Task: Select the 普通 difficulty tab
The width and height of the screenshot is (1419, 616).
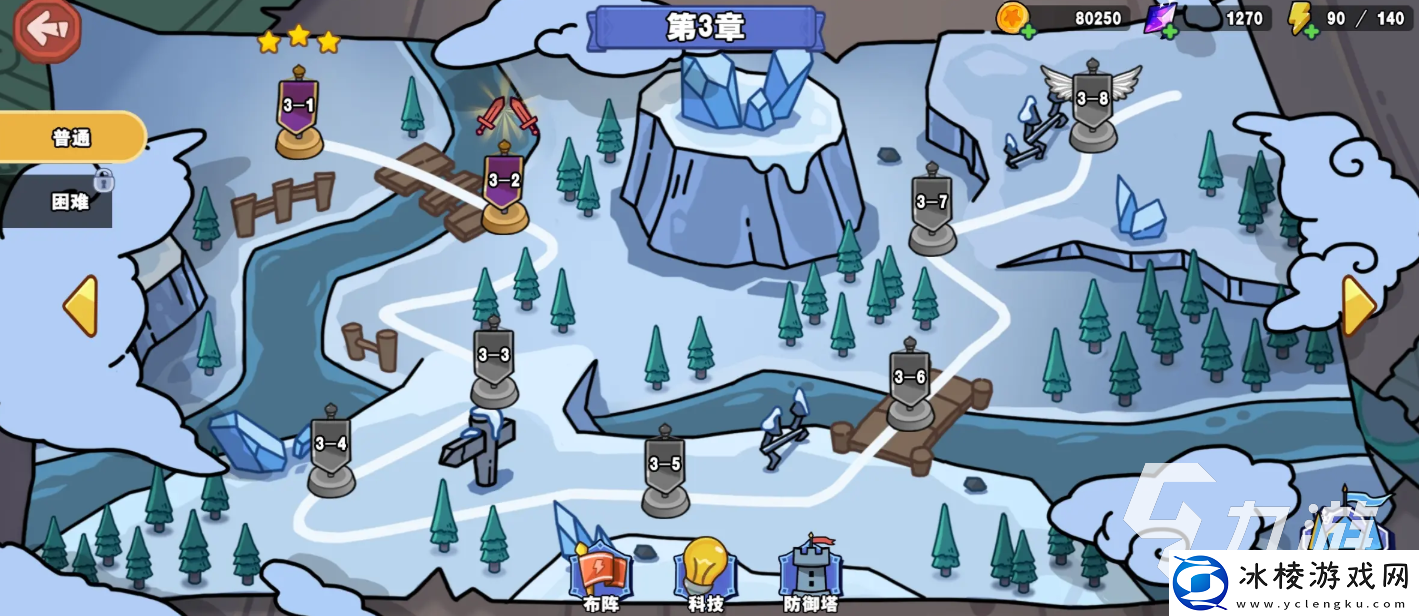Action: pos(72,138)
